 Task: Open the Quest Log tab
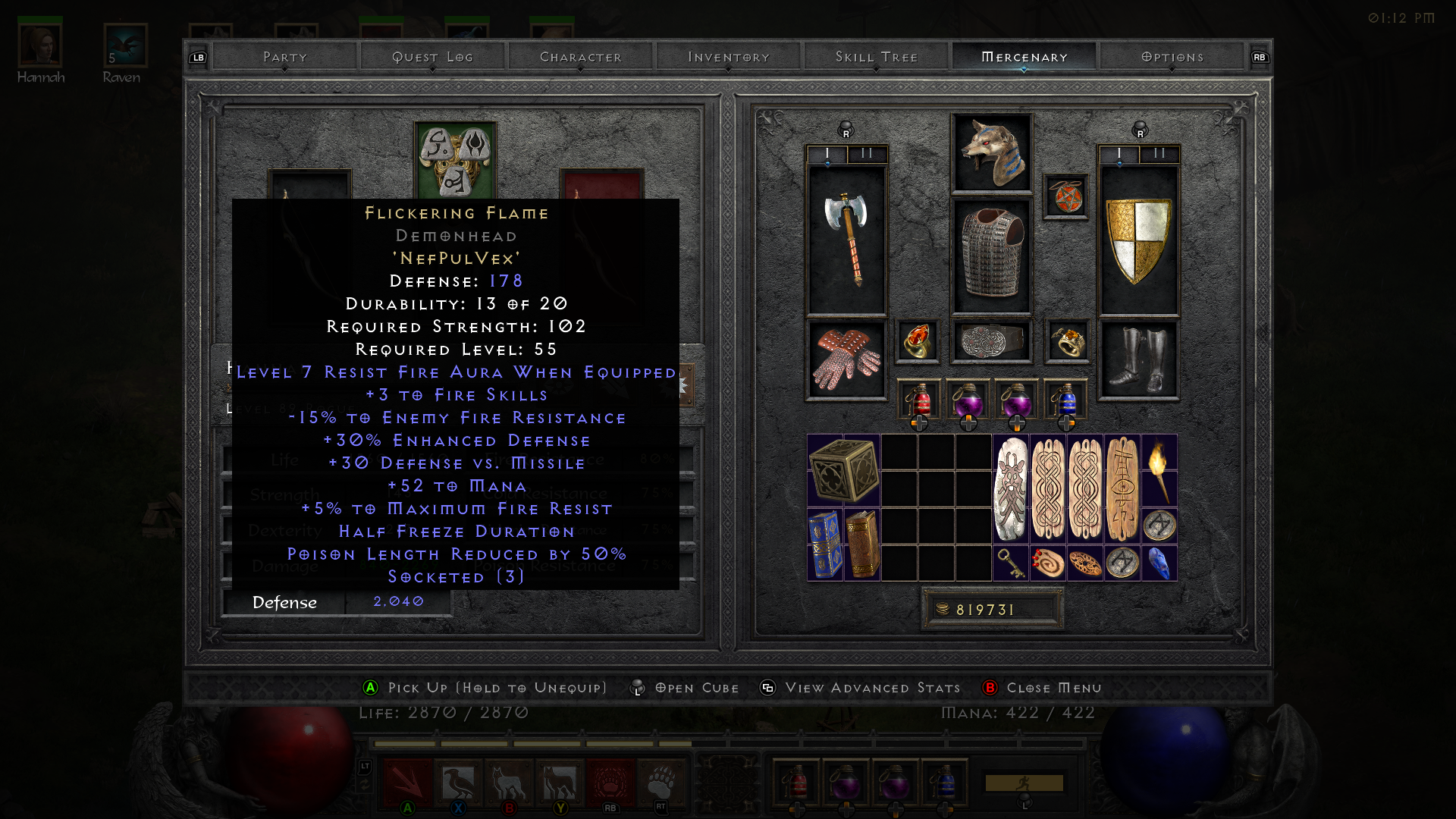432,56
